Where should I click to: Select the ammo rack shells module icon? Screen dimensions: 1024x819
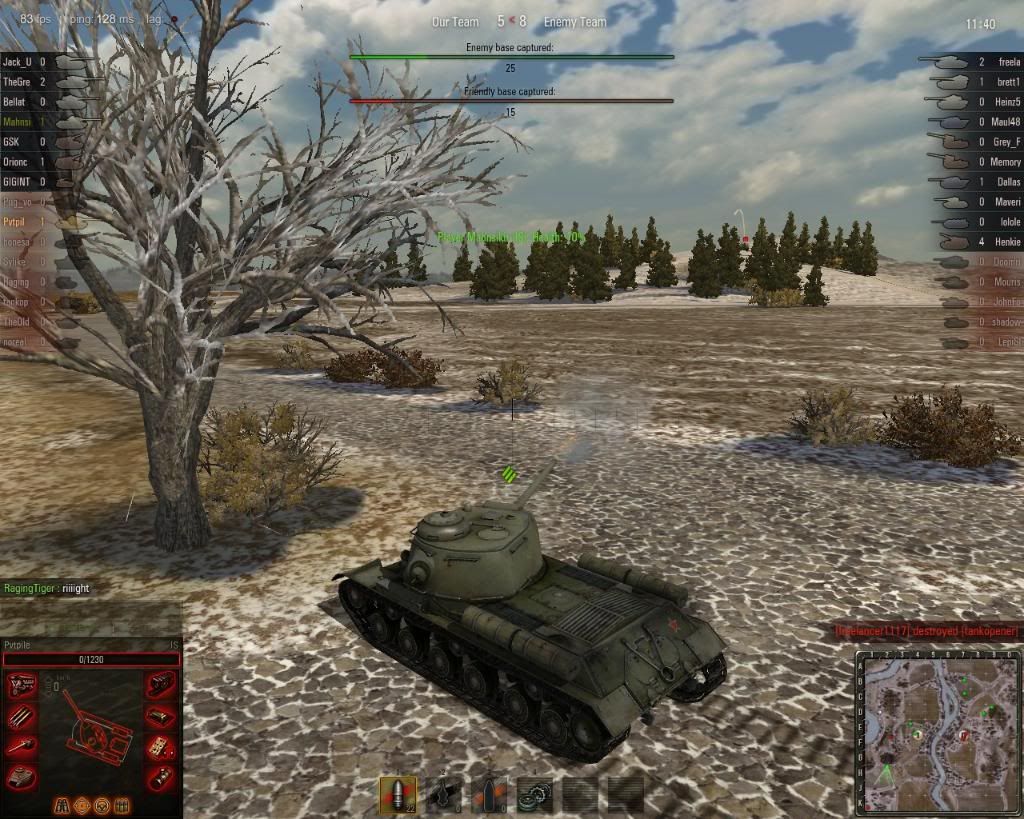point(22,716)
